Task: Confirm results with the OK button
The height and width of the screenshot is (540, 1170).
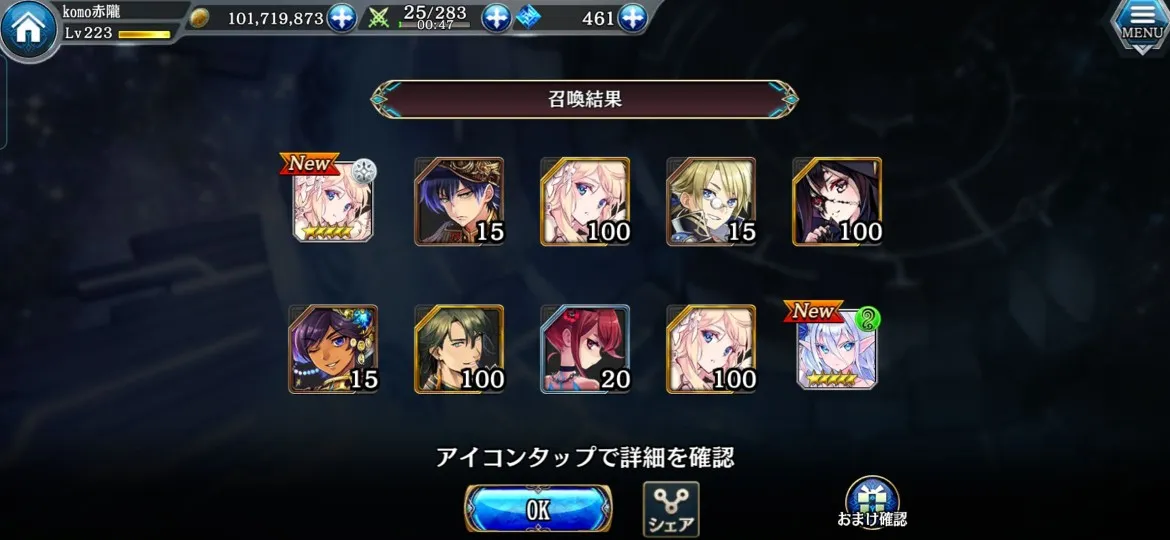Action: [x=538, y=508]
